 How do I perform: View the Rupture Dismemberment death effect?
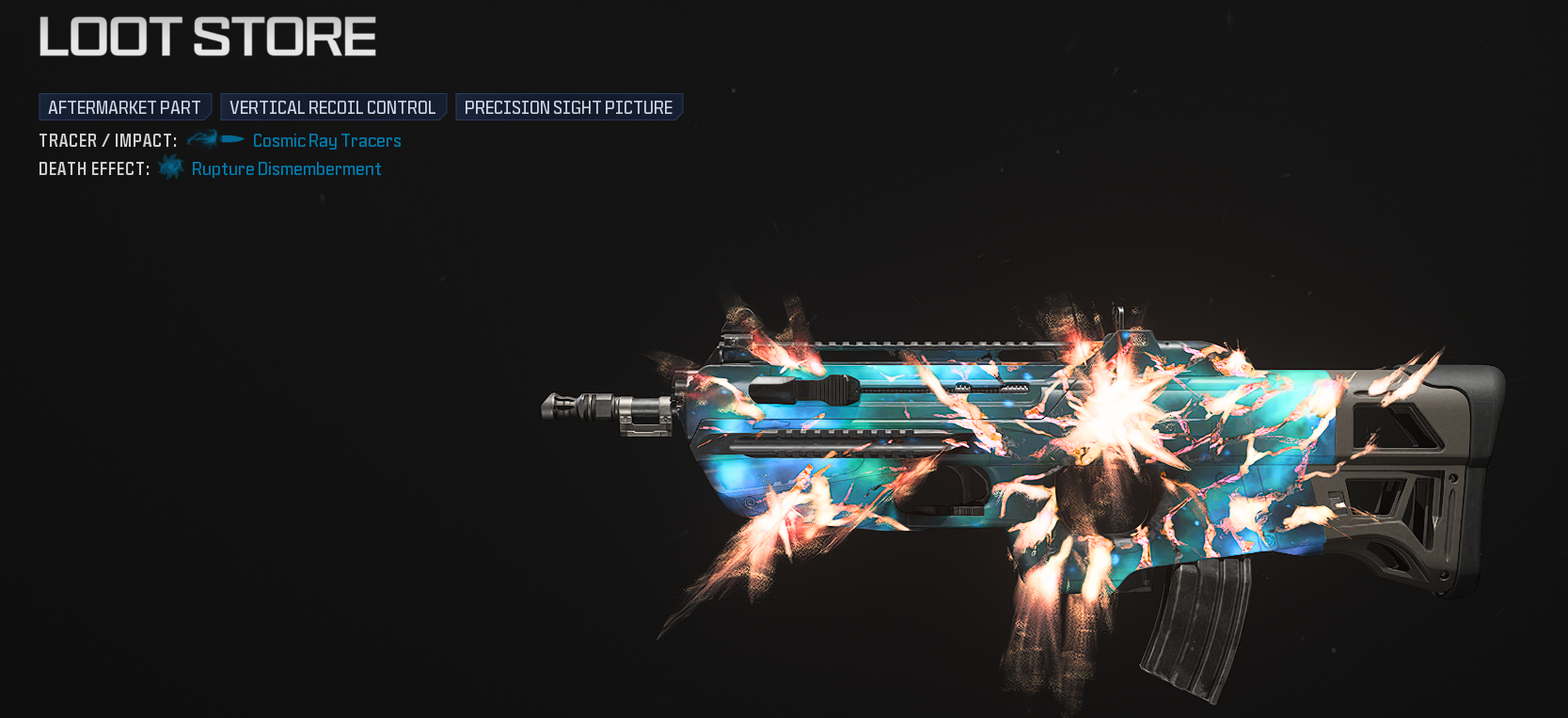[x=286, y=169]
